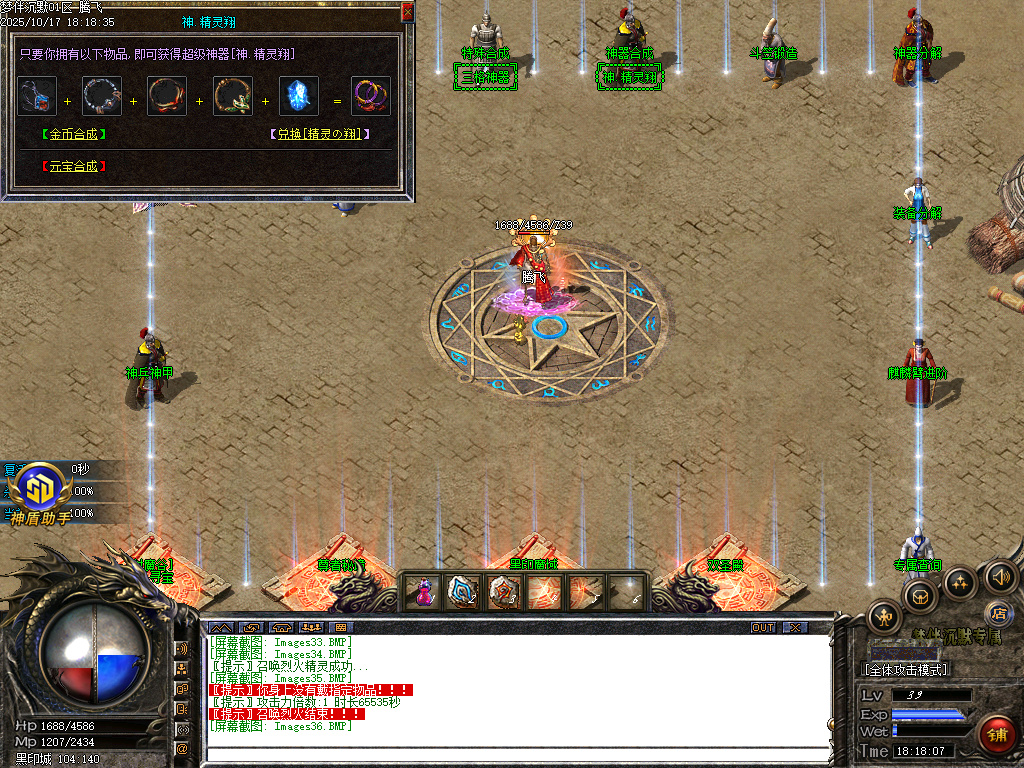Open the character panel round button

(x=884, y=618)
